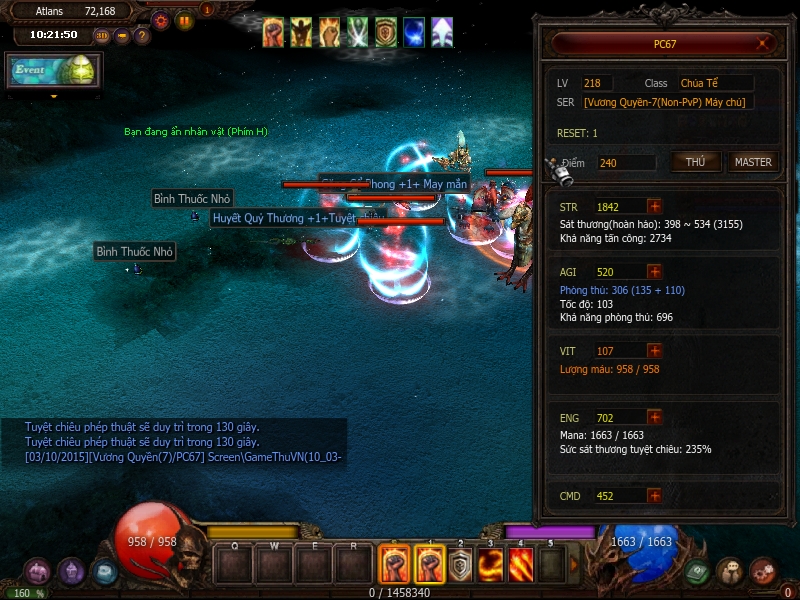800x600 pixels.
Task: Increase CMD stat with plus button
Action: pos(654,495)
